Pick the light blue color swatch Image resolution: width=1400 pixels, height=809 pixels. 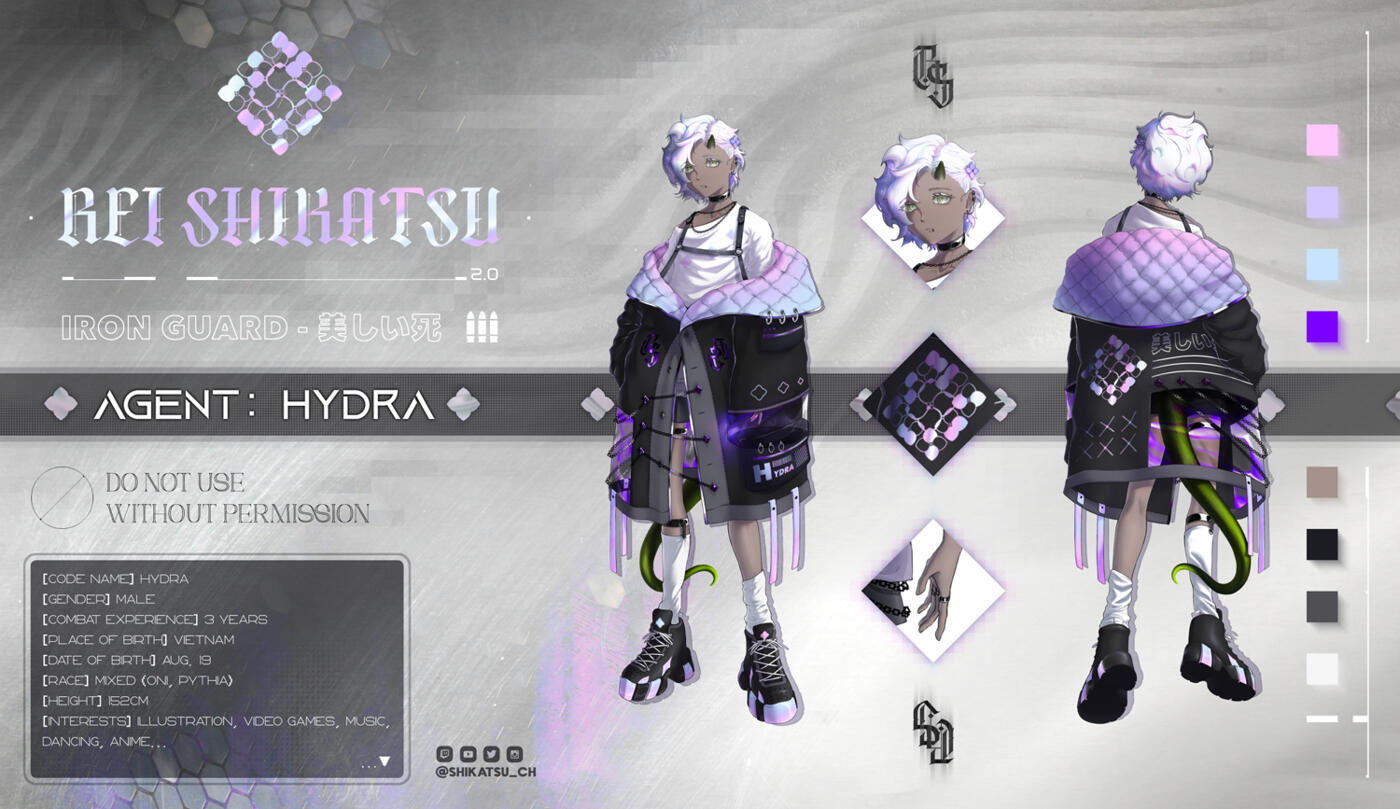pyautogui.click(x=1322, y=264)
